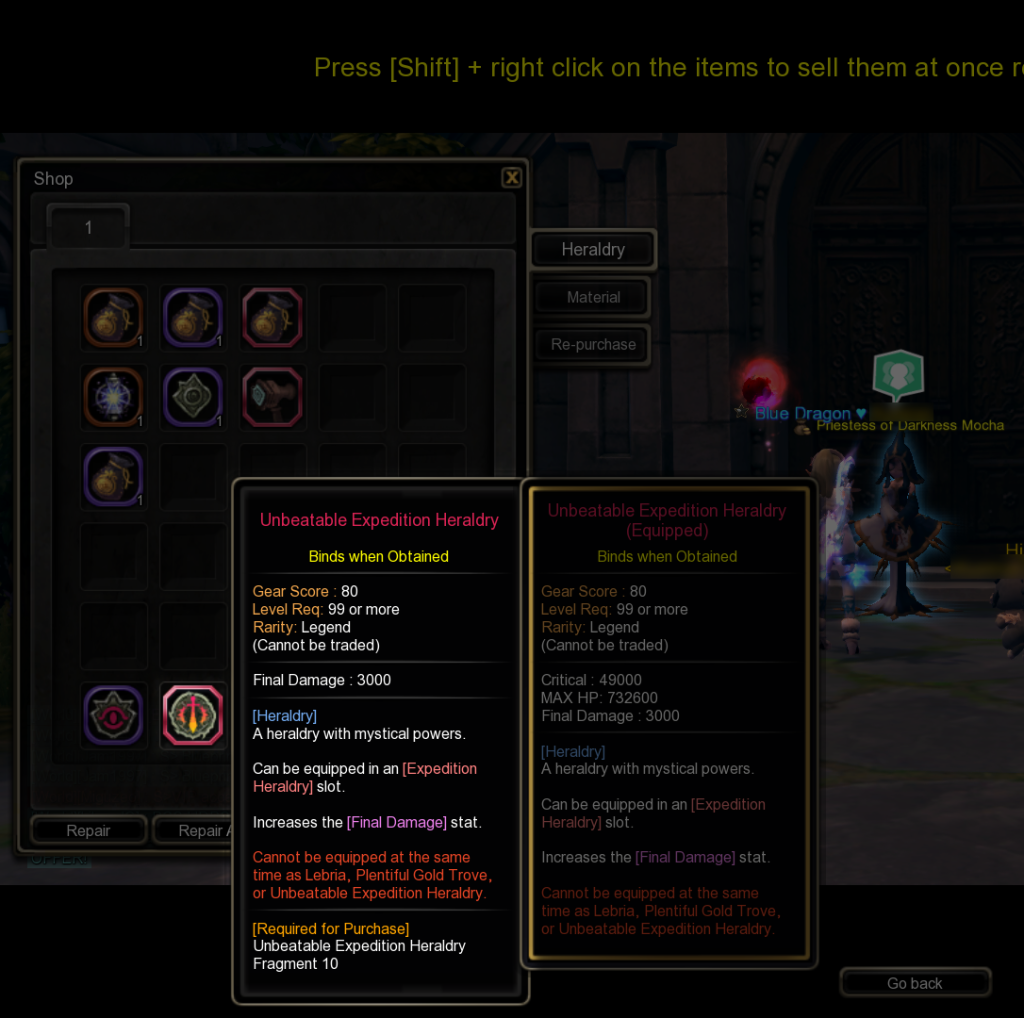Click the Repair button
Viewport: 1024px width, 1018px height.
pos(89,831)
